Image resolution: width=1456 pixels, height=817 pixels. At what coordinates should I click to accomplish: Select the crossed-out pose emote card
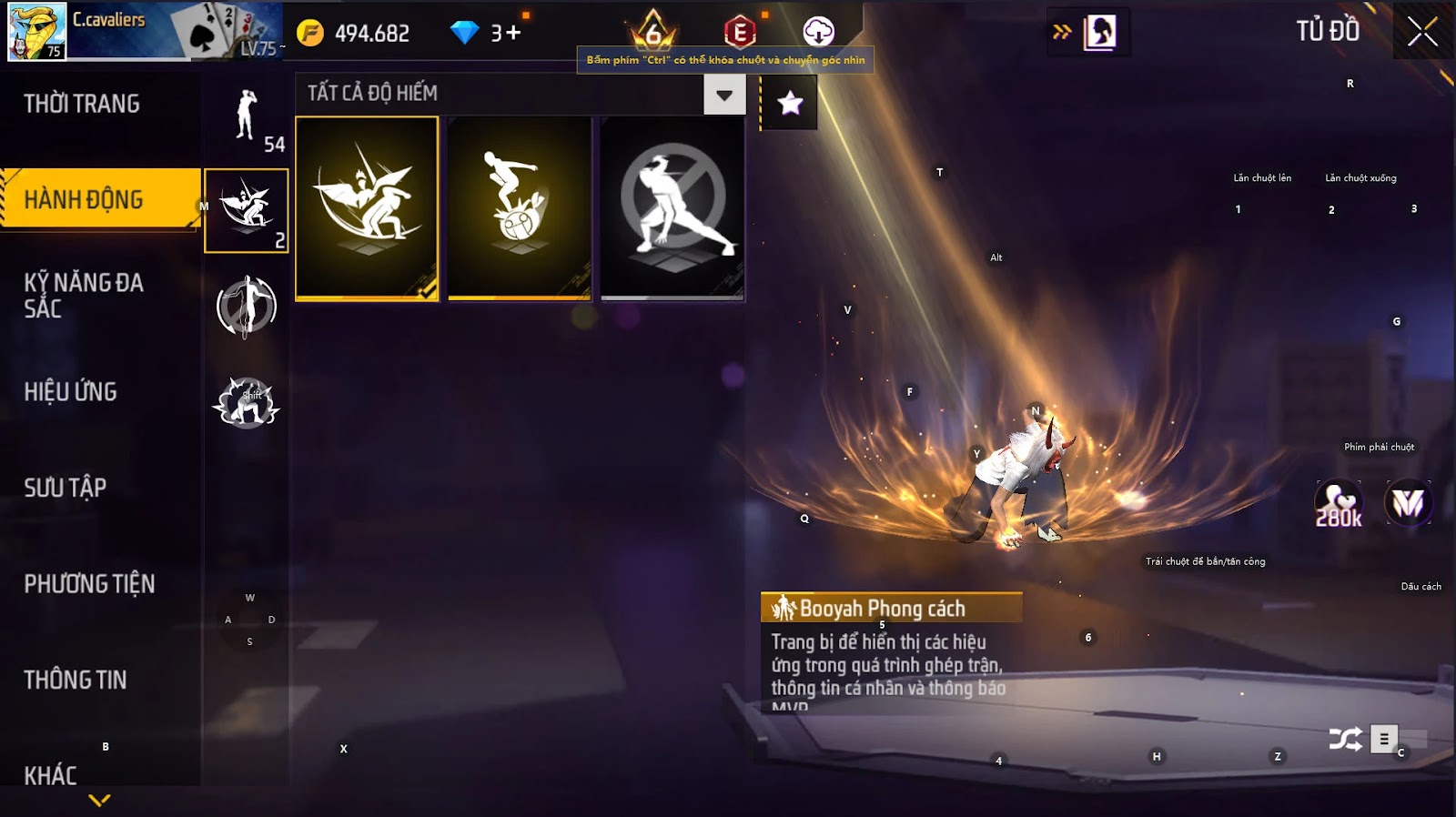pyautogui.click(x=672, y=207)
